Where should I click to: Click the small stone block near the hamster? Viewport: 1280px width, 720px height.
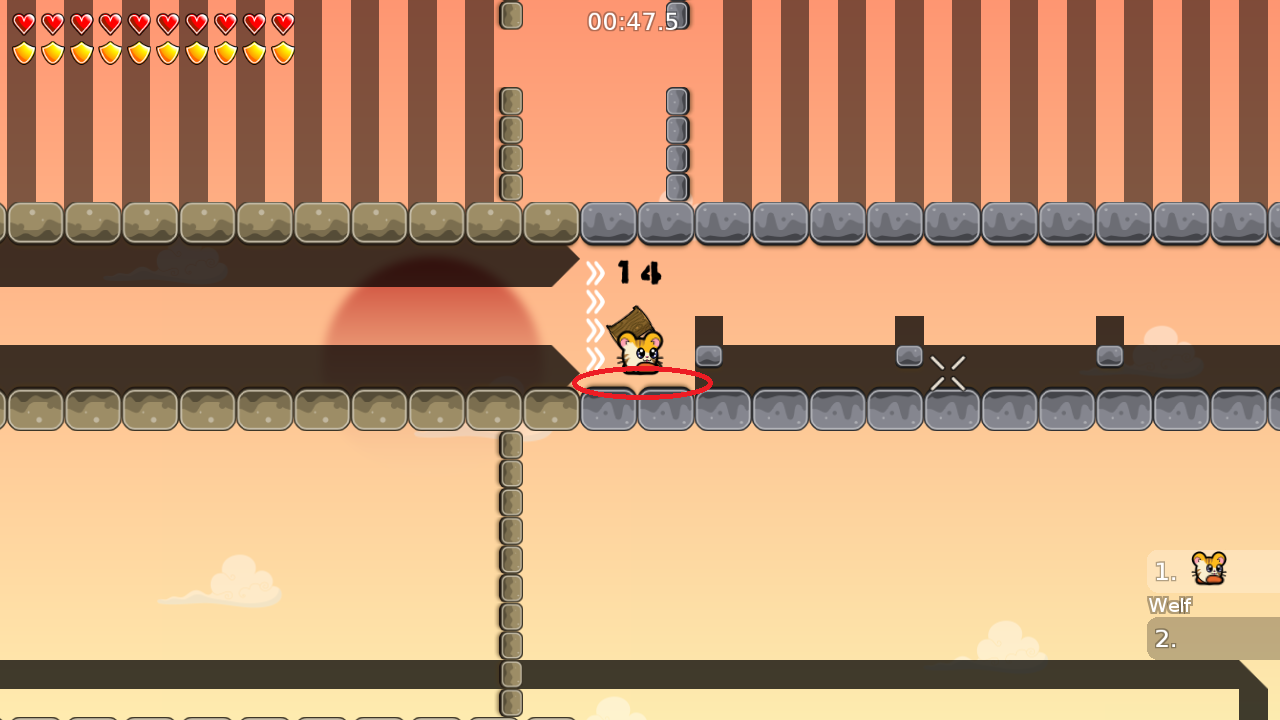(709, 353)
